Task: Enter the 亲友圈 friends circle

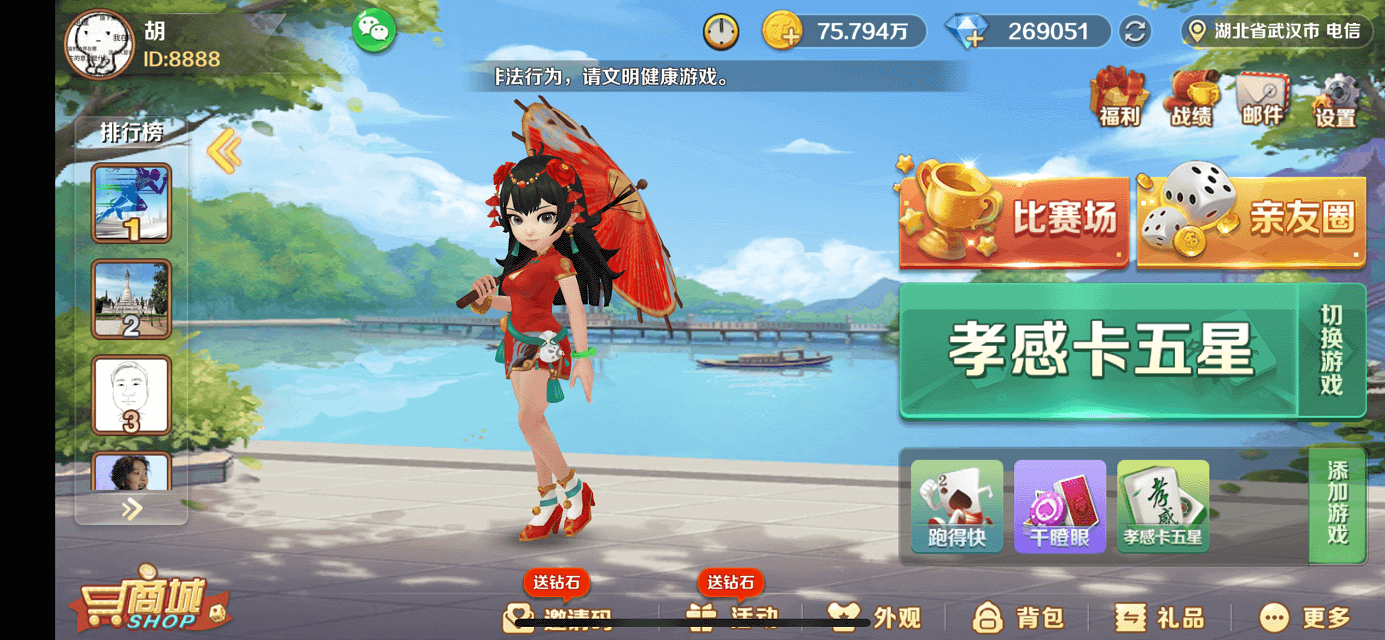Action: coord(1251,219)
